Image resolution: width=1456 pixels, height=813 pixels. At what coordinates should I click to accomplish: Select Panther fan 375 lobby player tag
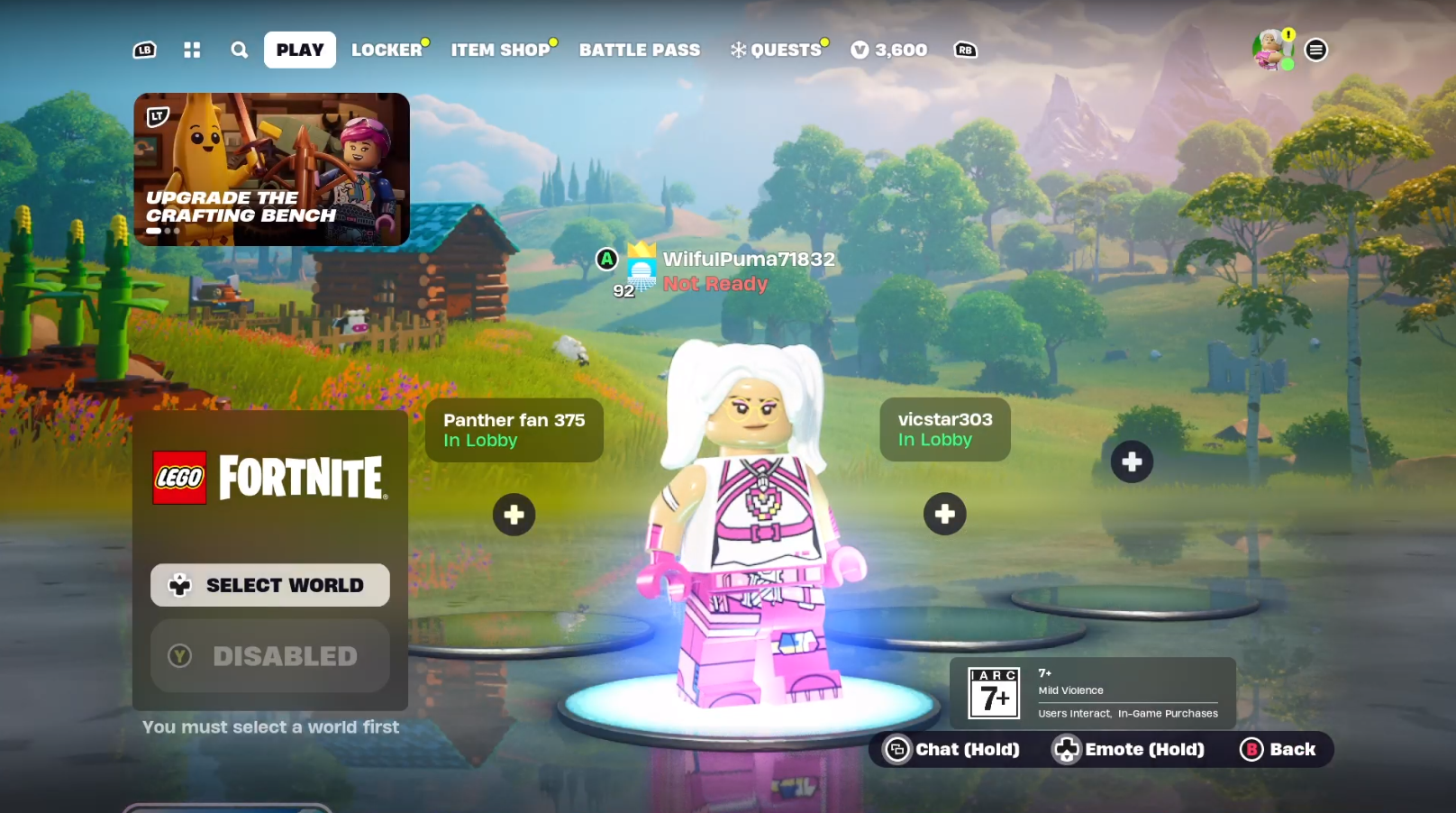[x=514, y=430]
